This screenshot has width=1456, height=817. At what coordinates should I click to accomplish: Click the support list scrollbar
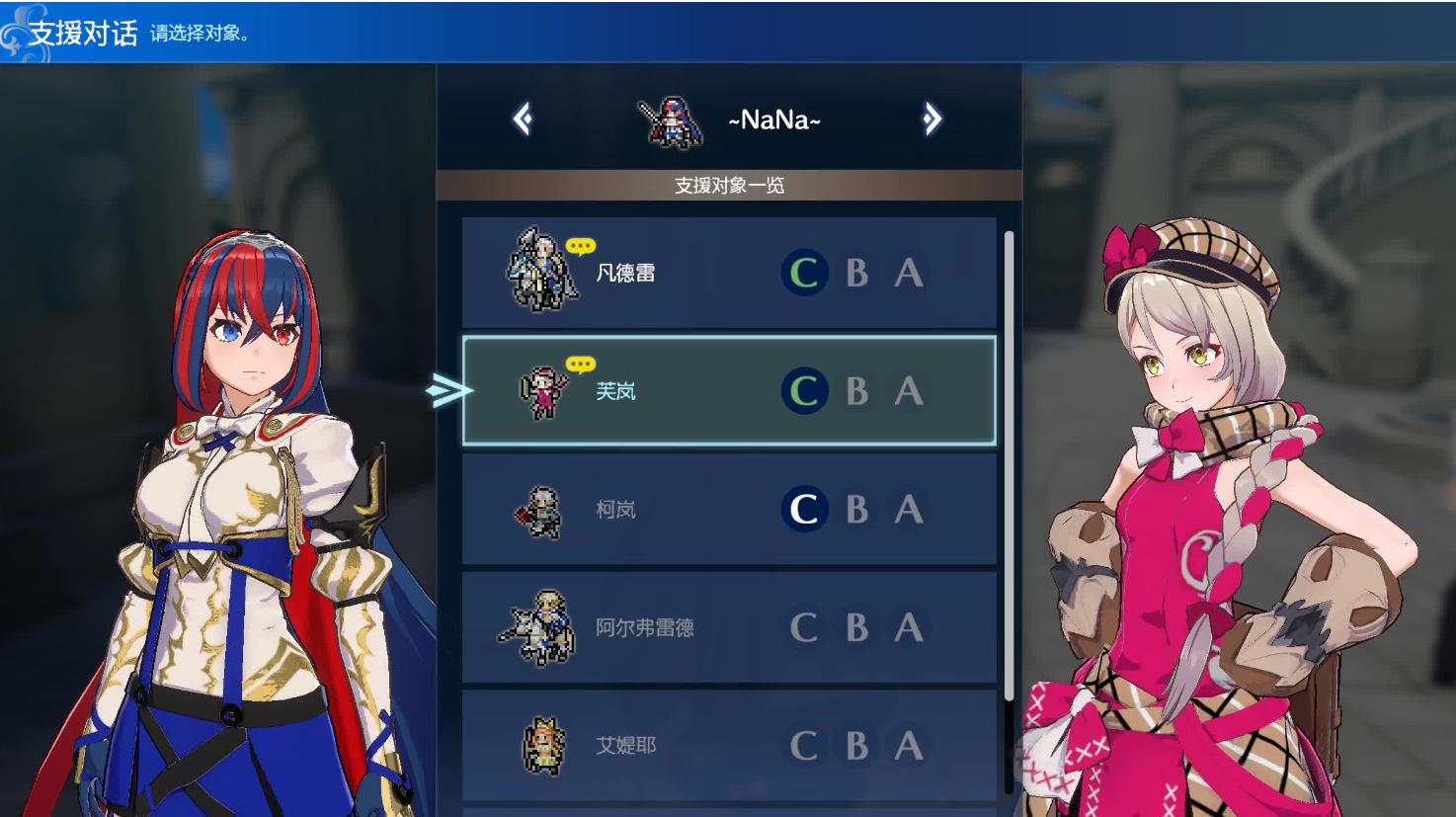1009,464
